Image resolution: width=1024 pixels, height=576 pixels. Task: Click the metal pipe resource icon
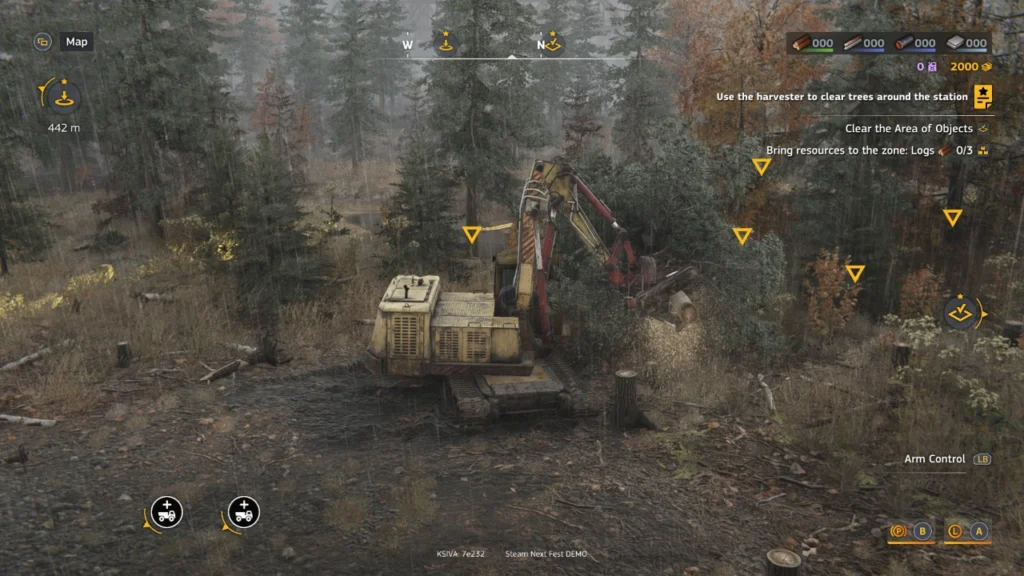(904, 43)
